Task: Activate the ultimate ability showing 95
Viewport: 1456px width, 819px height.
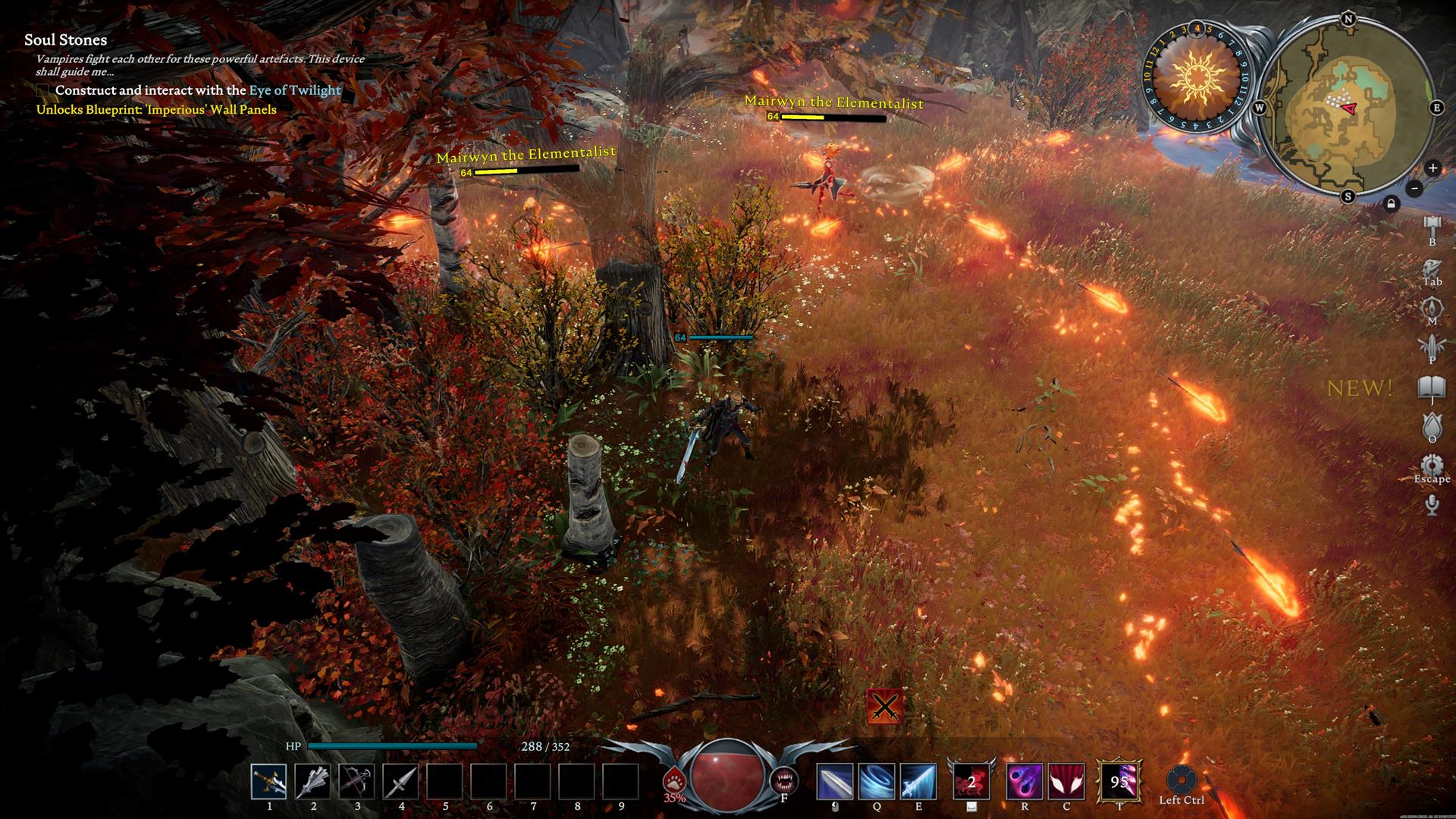Action: [1119, 782]
